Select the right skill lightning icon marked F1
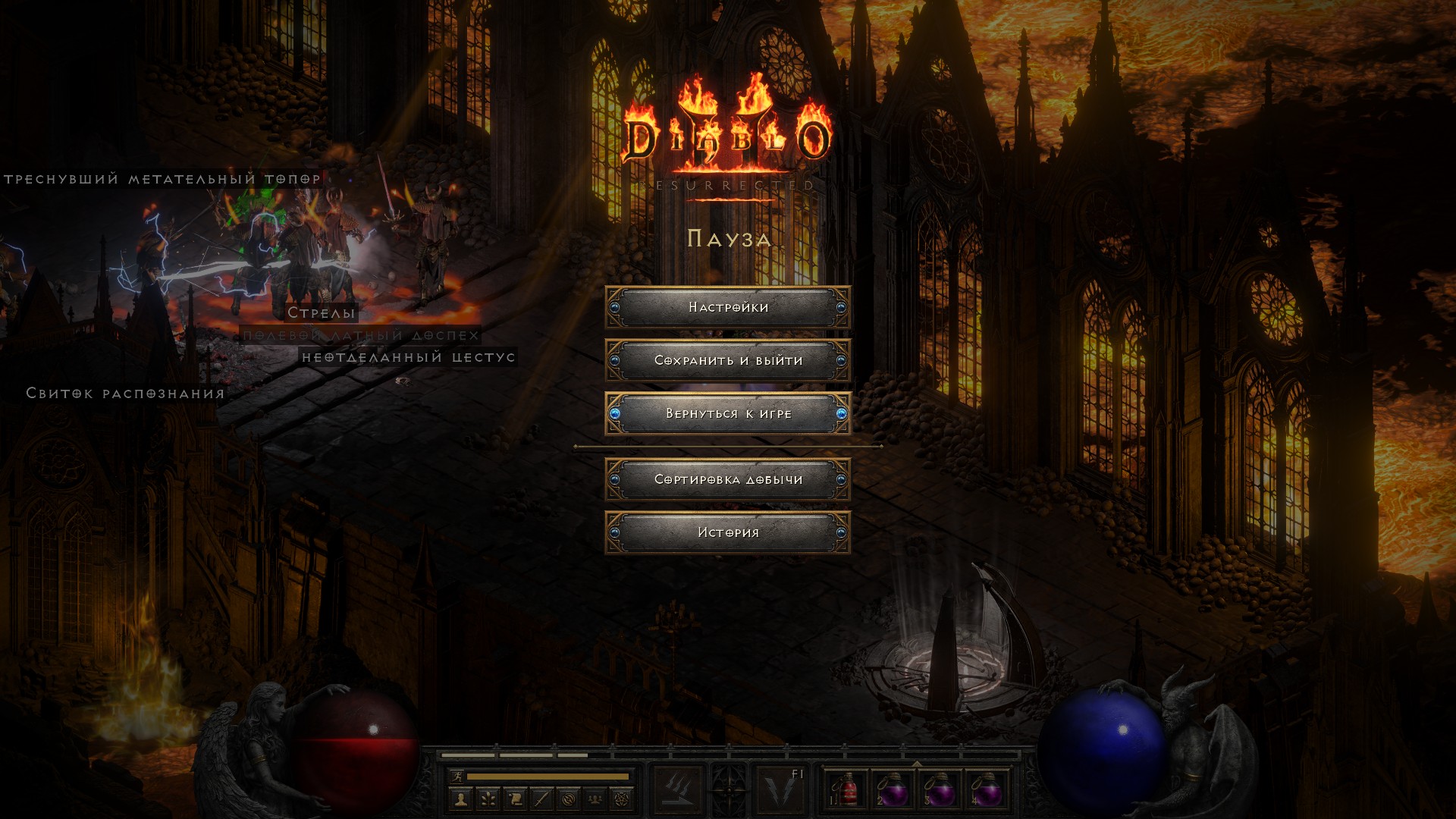Screen dimensions: 1456x819 780,790
